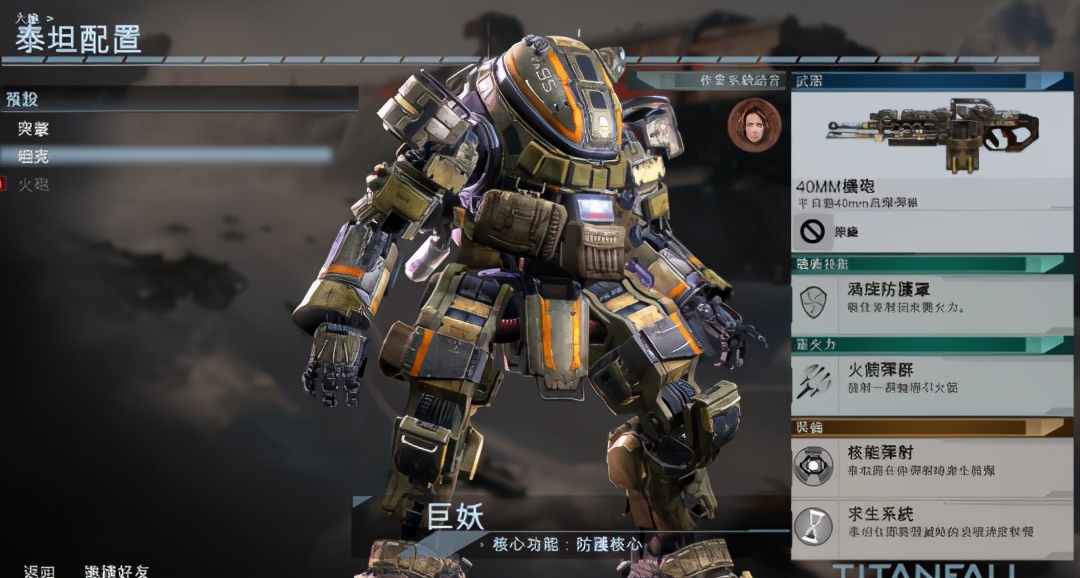Click the Titan voice portrait
Screen dimensions: 1080x578
(x=753, y=125)
